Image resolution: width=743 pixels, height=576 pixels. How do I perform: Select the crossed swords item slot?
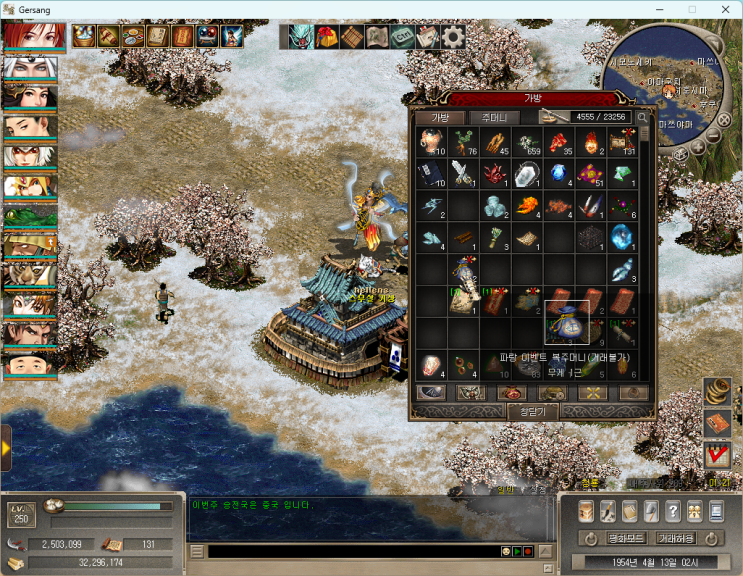(460, 173)
